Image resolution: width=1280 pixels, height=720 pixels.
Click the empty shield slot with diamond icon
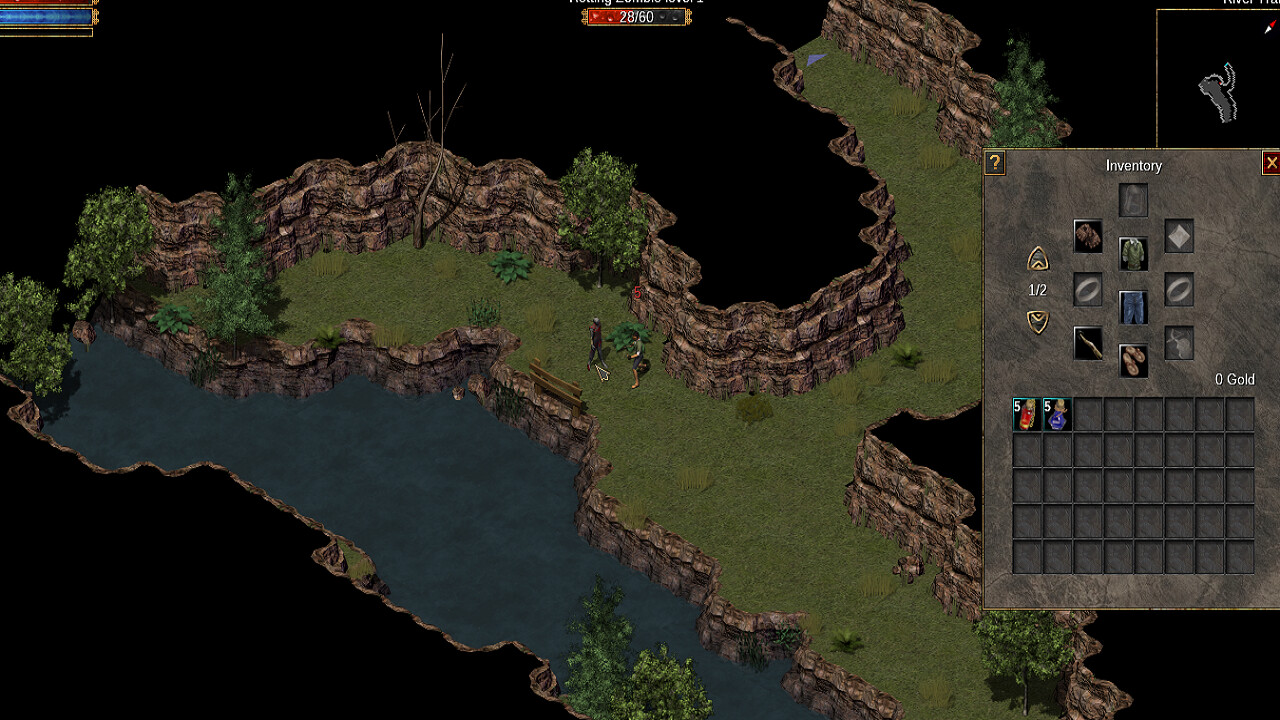click(x=1178, y=235)
